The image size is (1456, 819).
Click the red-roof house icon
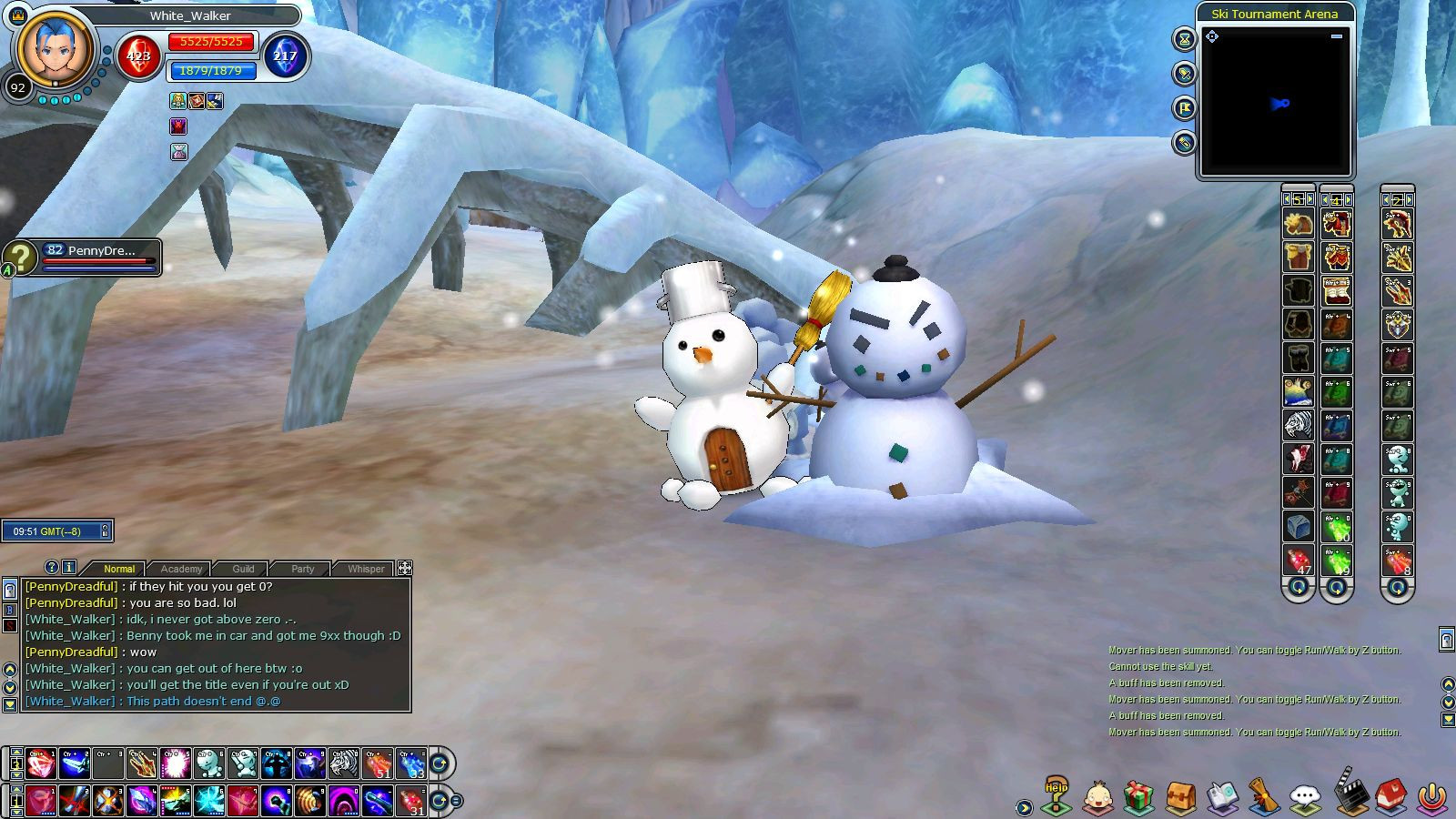(x=1390, y=795)
